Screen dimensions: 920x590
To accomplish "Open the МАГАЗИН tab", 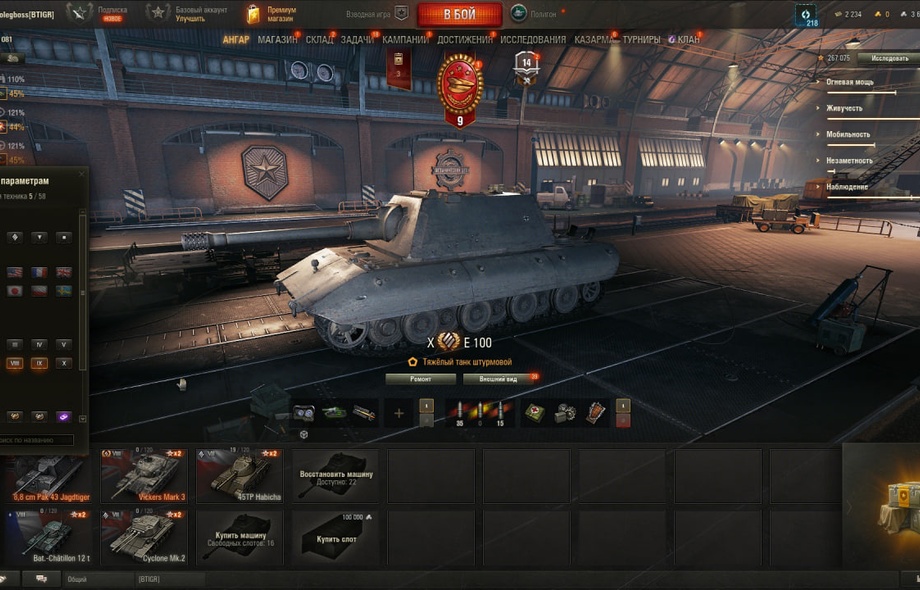I will 277,40.
